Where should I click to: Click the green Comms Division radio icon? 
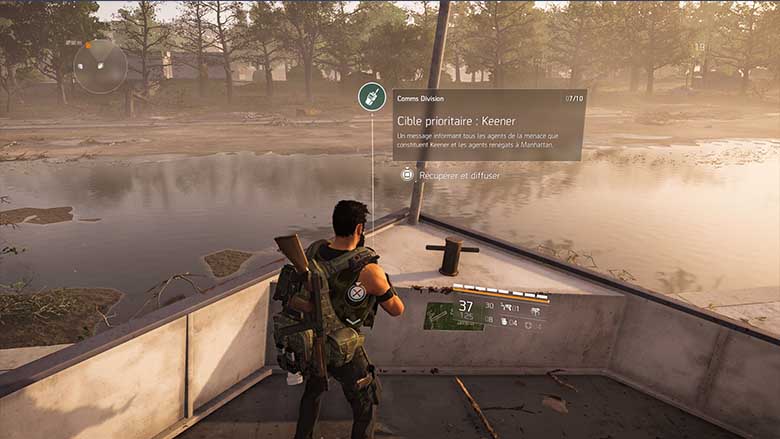pyautogui.click(x=372, y=97)
